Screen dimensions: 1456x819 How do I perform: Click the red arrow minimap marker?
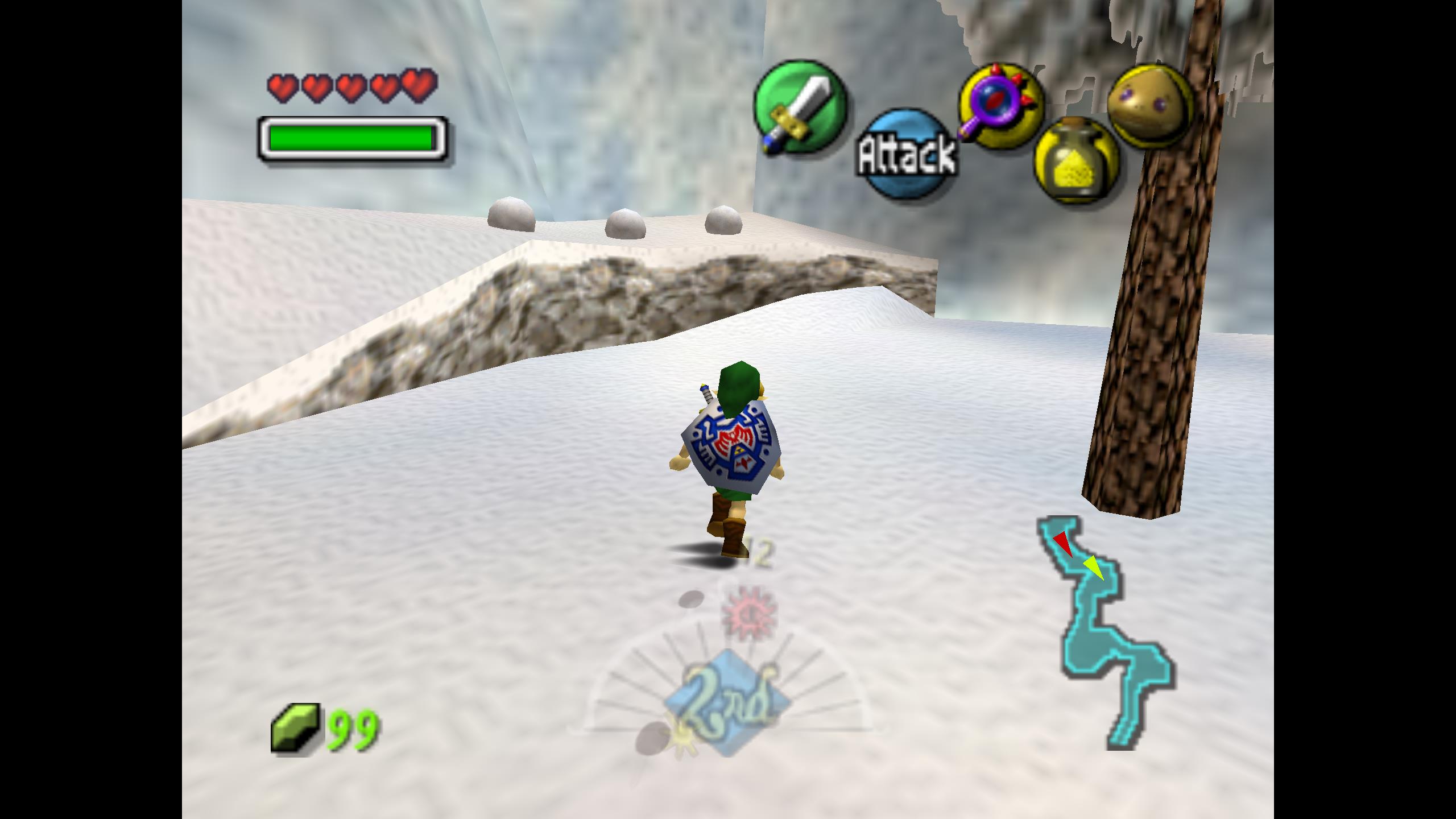[x=1062, y=543]
